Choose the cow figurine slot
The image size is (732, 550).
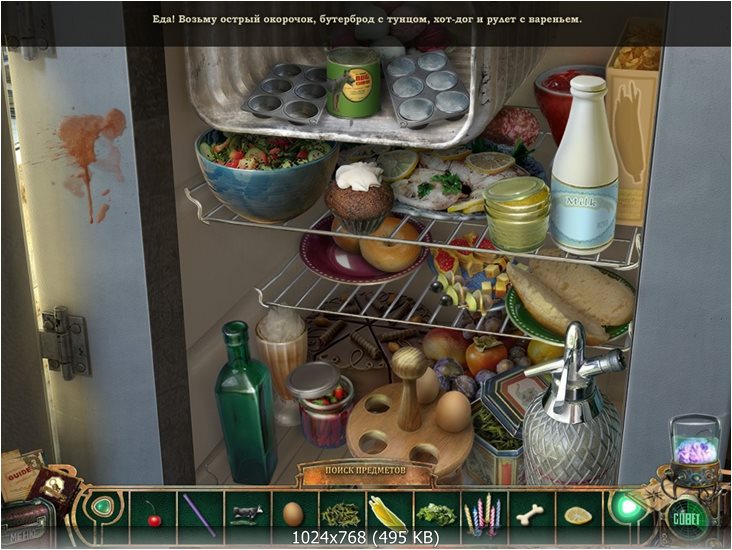[x=246, y=513]
